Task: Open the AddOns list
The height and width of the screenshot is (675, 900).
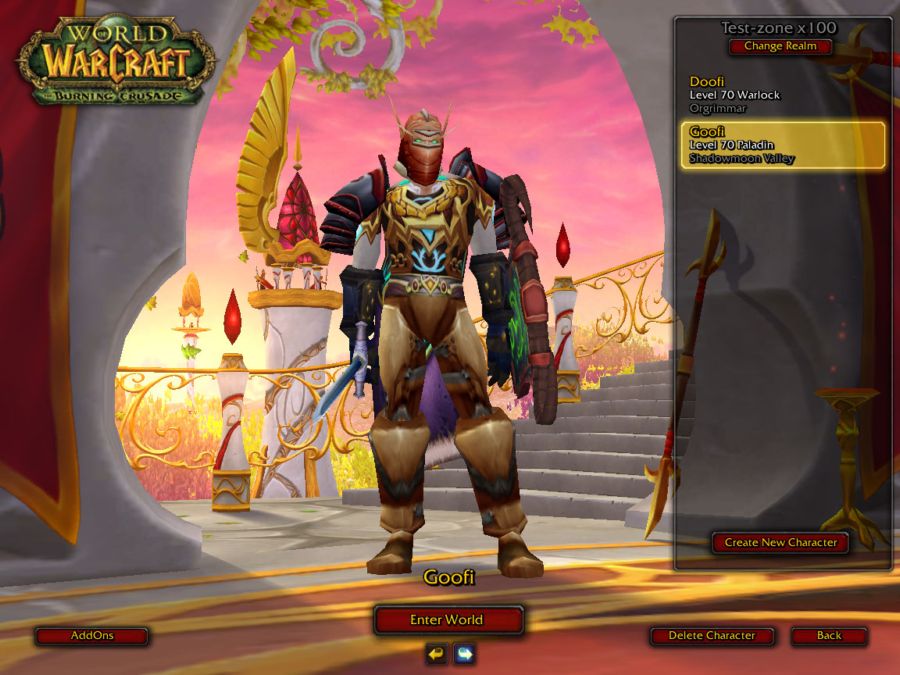Action: (x=92, y=636)
